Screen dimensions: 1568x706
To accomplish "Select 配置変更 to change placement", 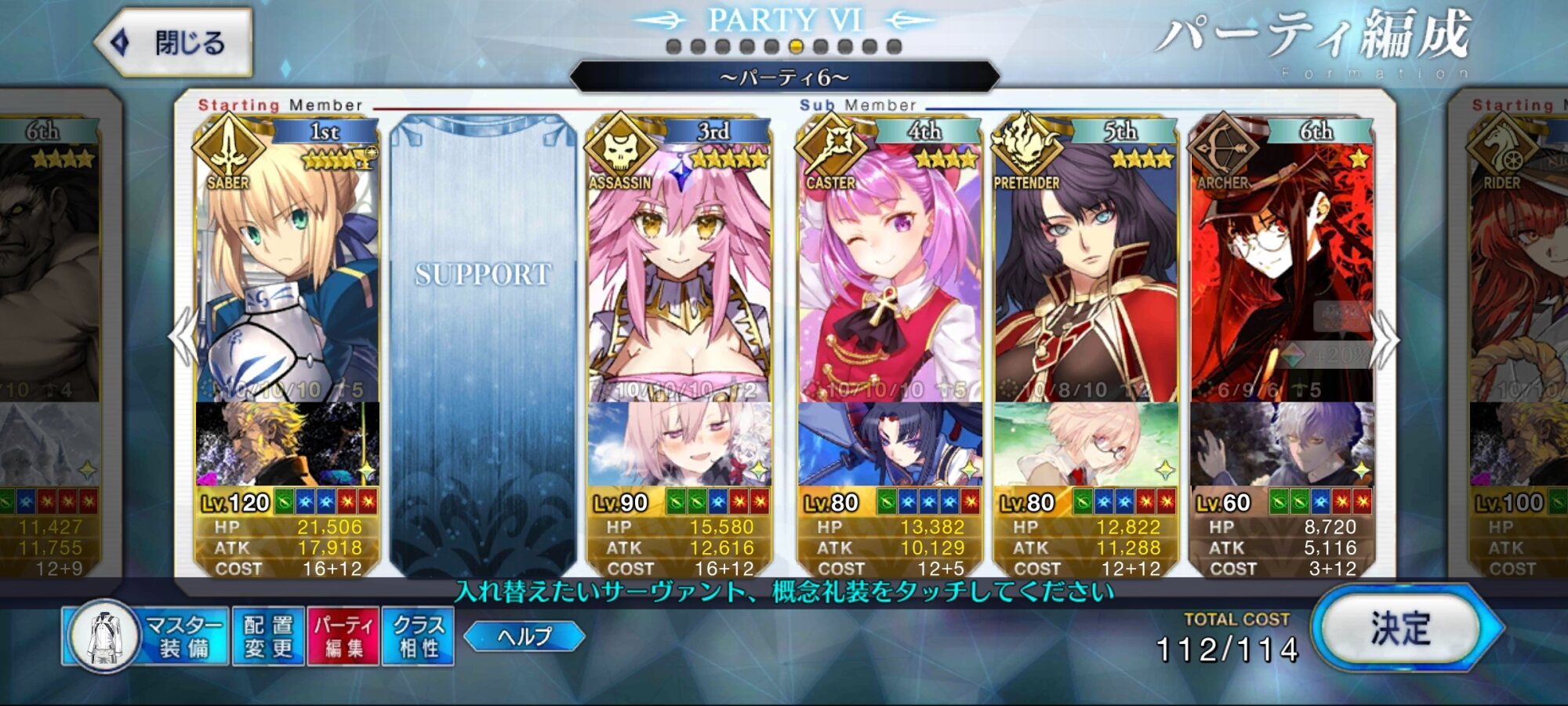I will (268, 636).
